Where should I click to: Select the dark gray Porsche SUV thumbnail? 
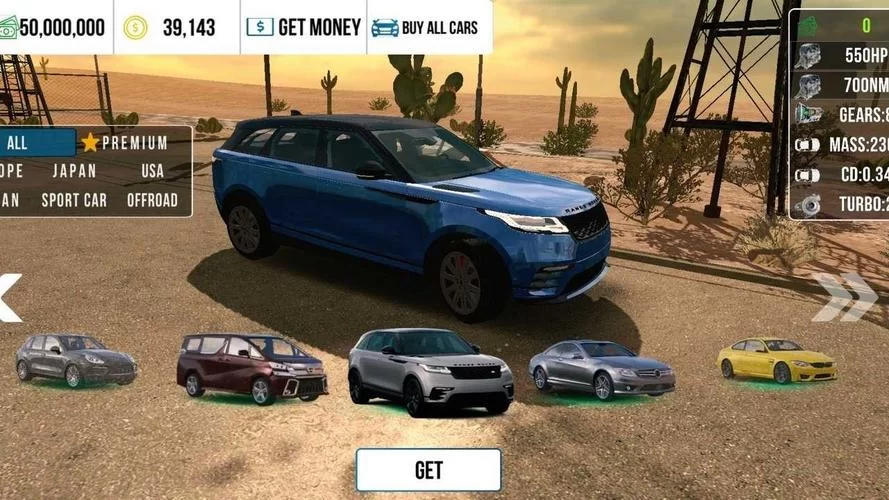76,360
